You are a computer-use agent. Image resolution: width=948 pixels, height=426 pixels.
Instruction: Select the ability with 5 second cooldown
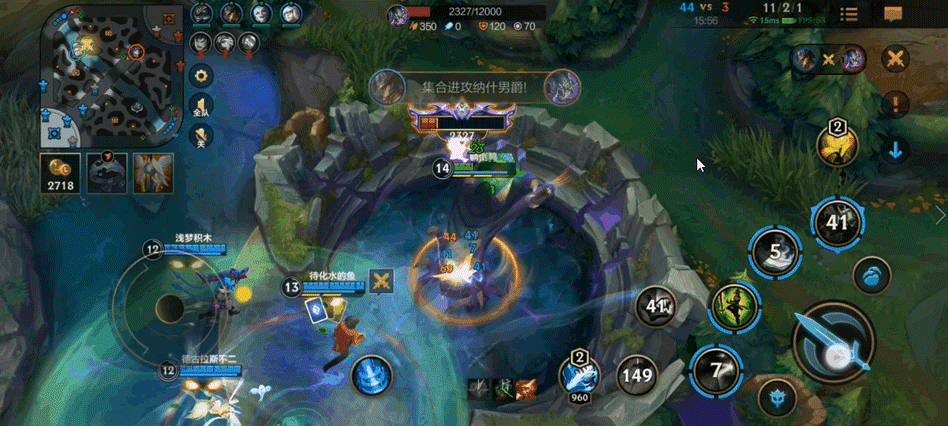(774, 253)
